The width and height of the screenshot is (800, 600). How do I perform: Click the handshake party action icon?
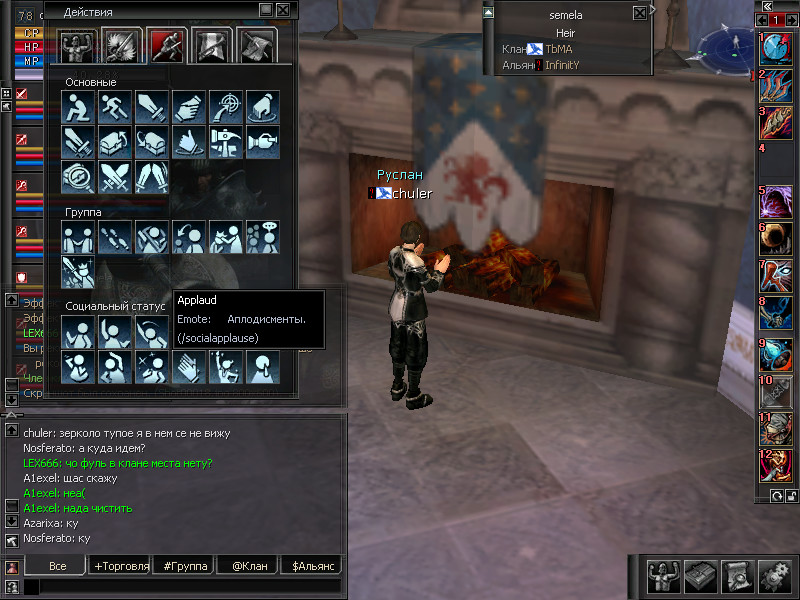click(x=77, y=237)
